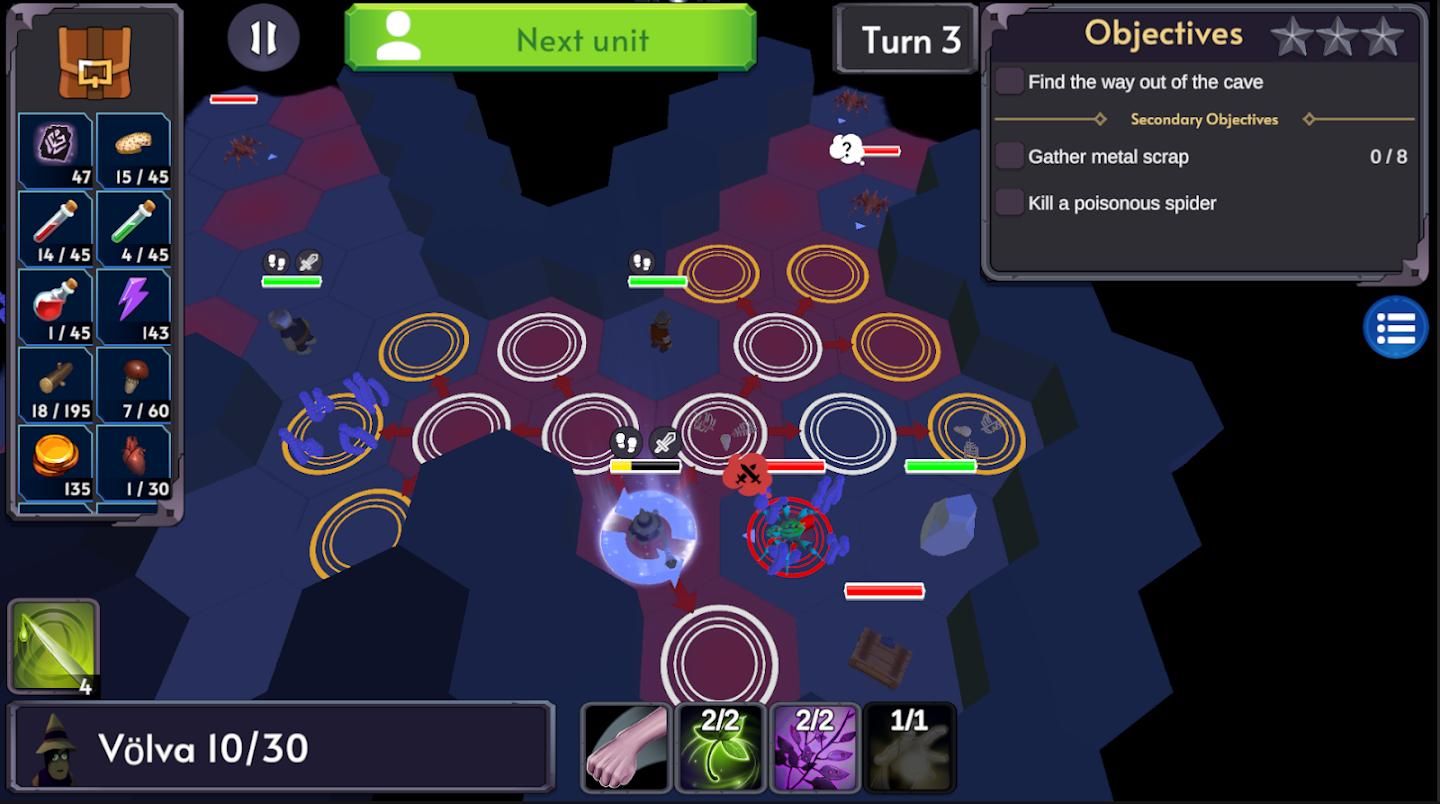Select the purple rune stone slot

tap(56, 150)
